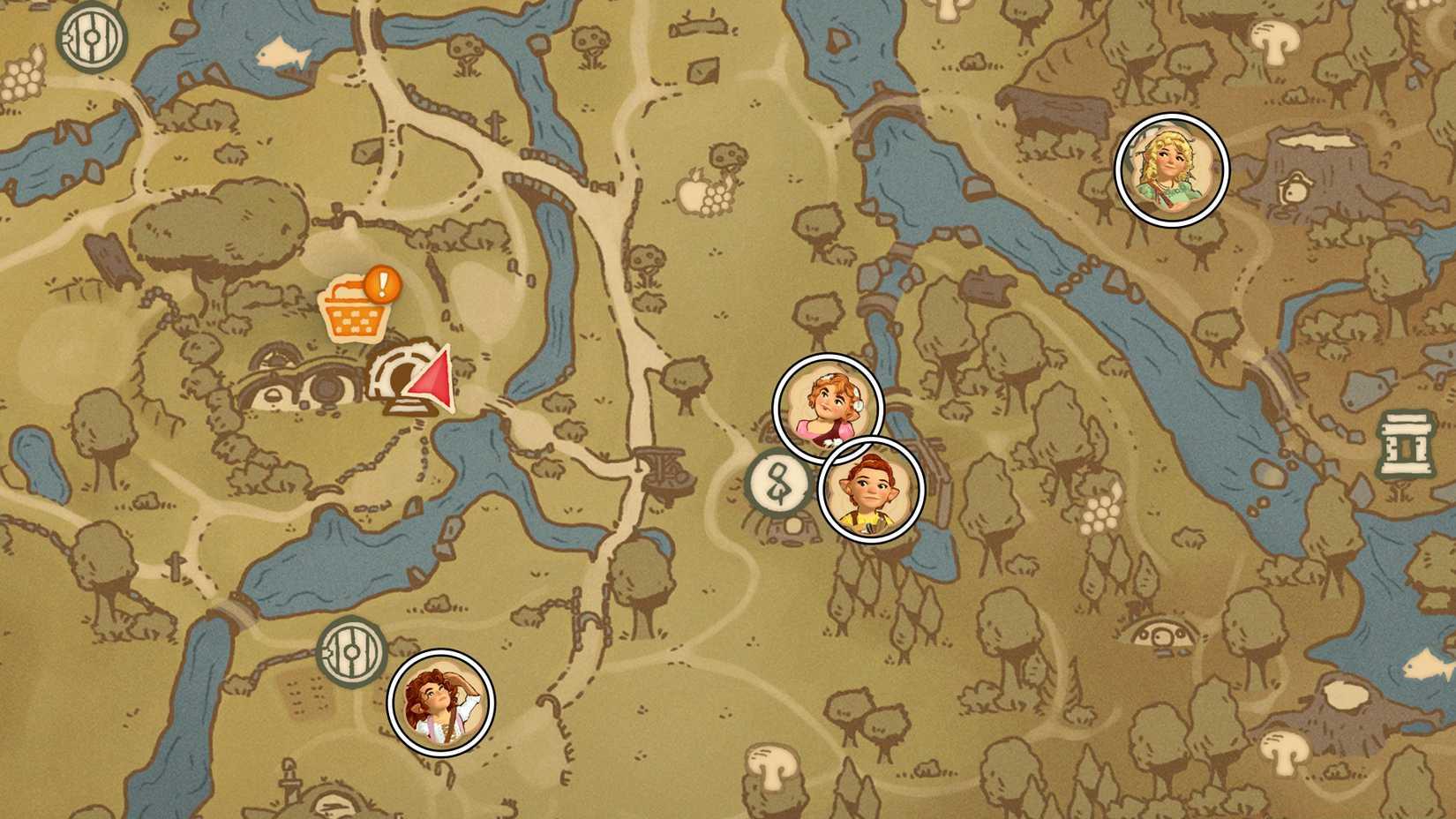Click the grape cluster forage icon near the top
Screen dimensions: 1456x819
click(717, 198)
